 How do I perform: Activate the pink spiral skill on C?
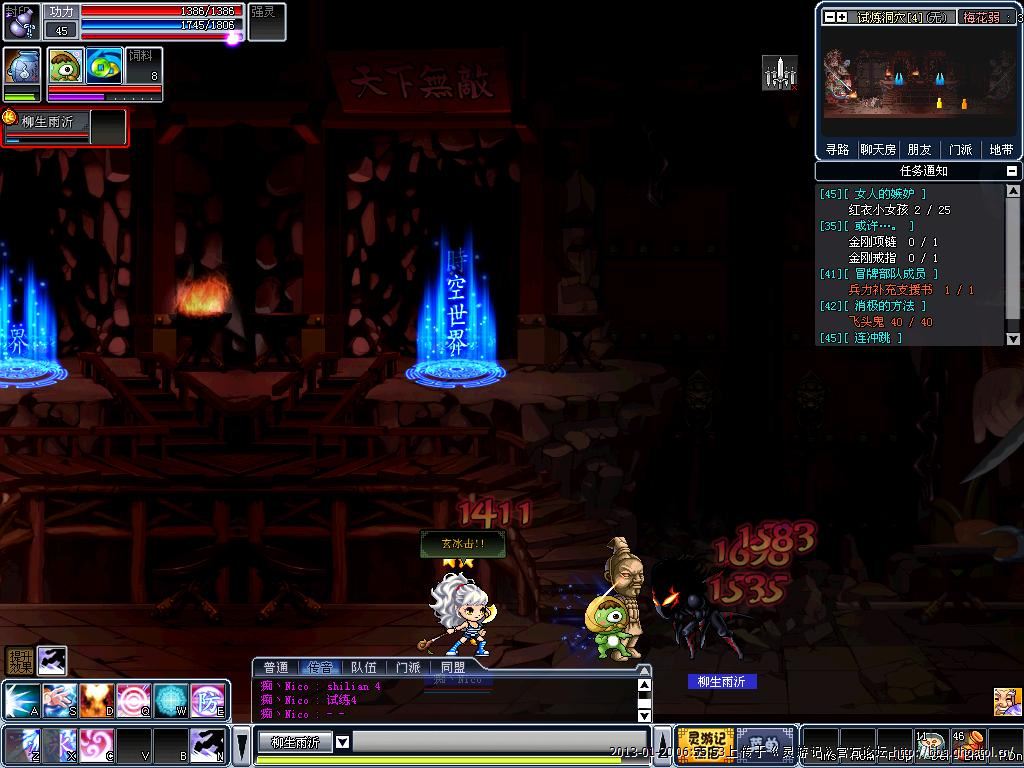[x=95, y=745]
